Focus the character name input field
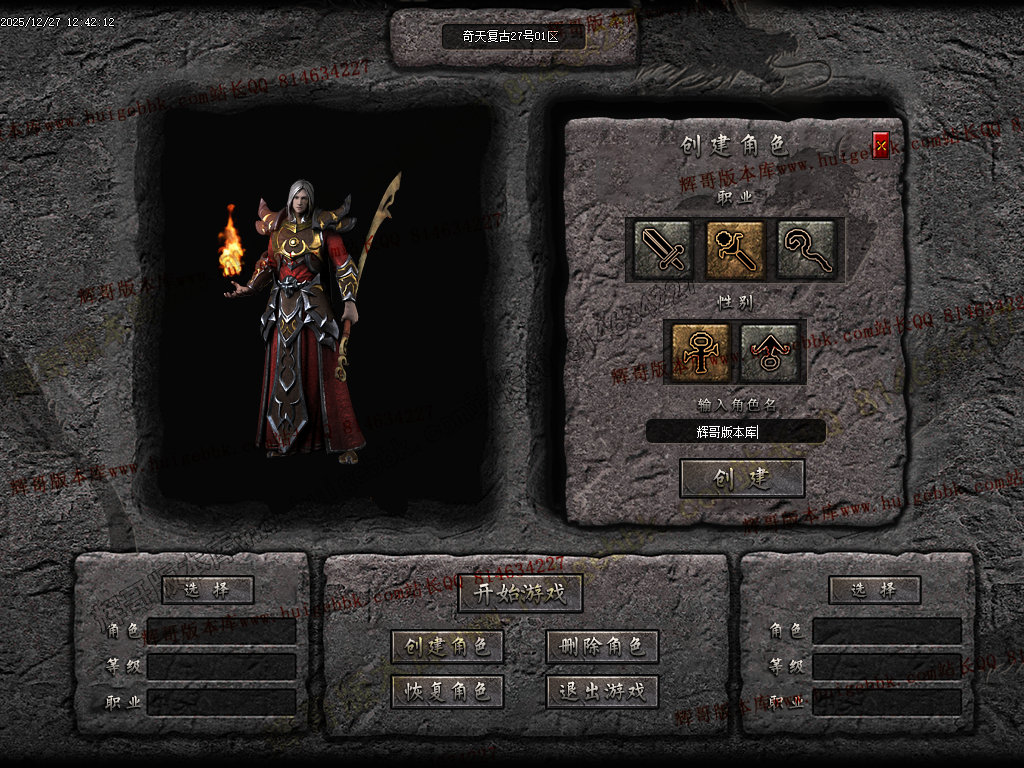 pyautogui.click(x=735, y=432)
